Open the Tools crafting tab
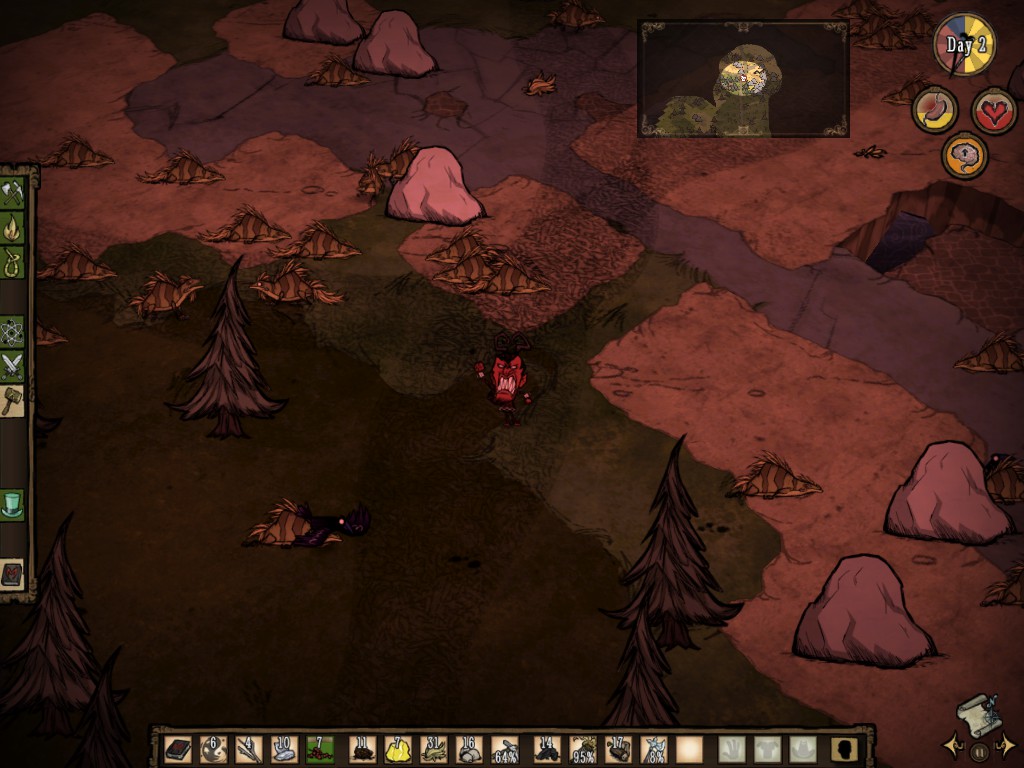Viewport: 1024px width, 768px height. tap(12, 192)
